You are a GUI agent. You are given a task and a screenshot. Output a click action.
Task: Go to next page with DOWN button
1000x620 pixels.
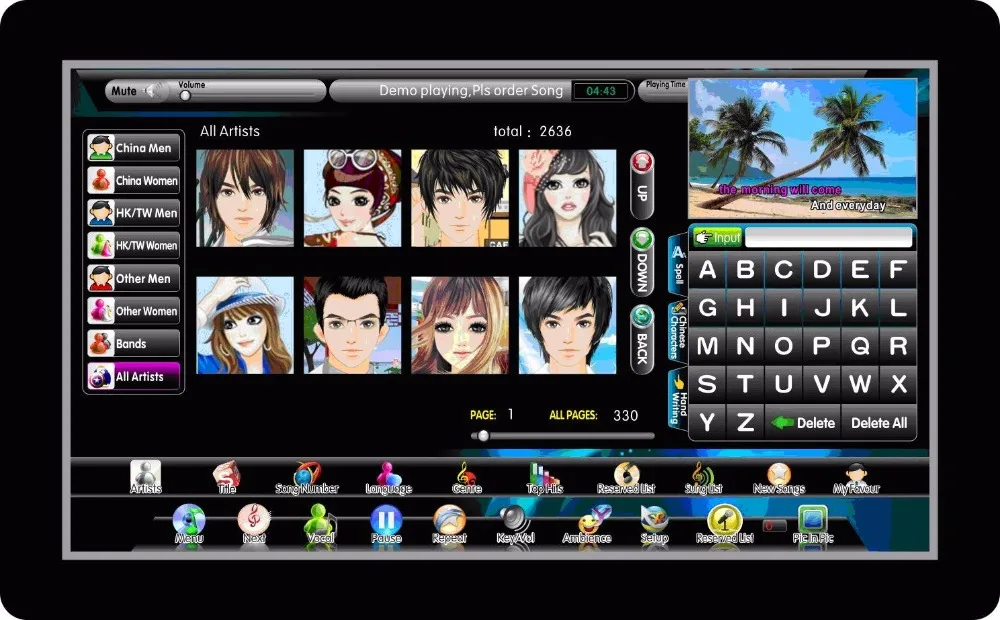(641, 260)
